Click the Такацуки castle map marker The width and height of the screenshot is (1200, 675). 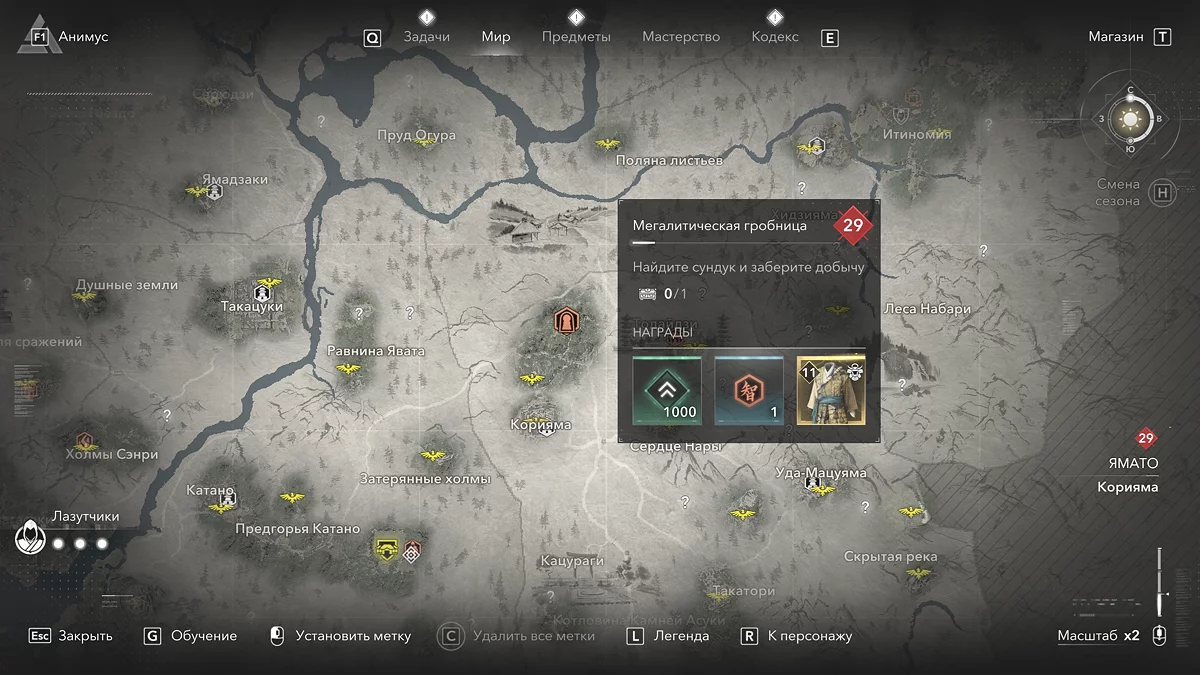pos(264,293)
